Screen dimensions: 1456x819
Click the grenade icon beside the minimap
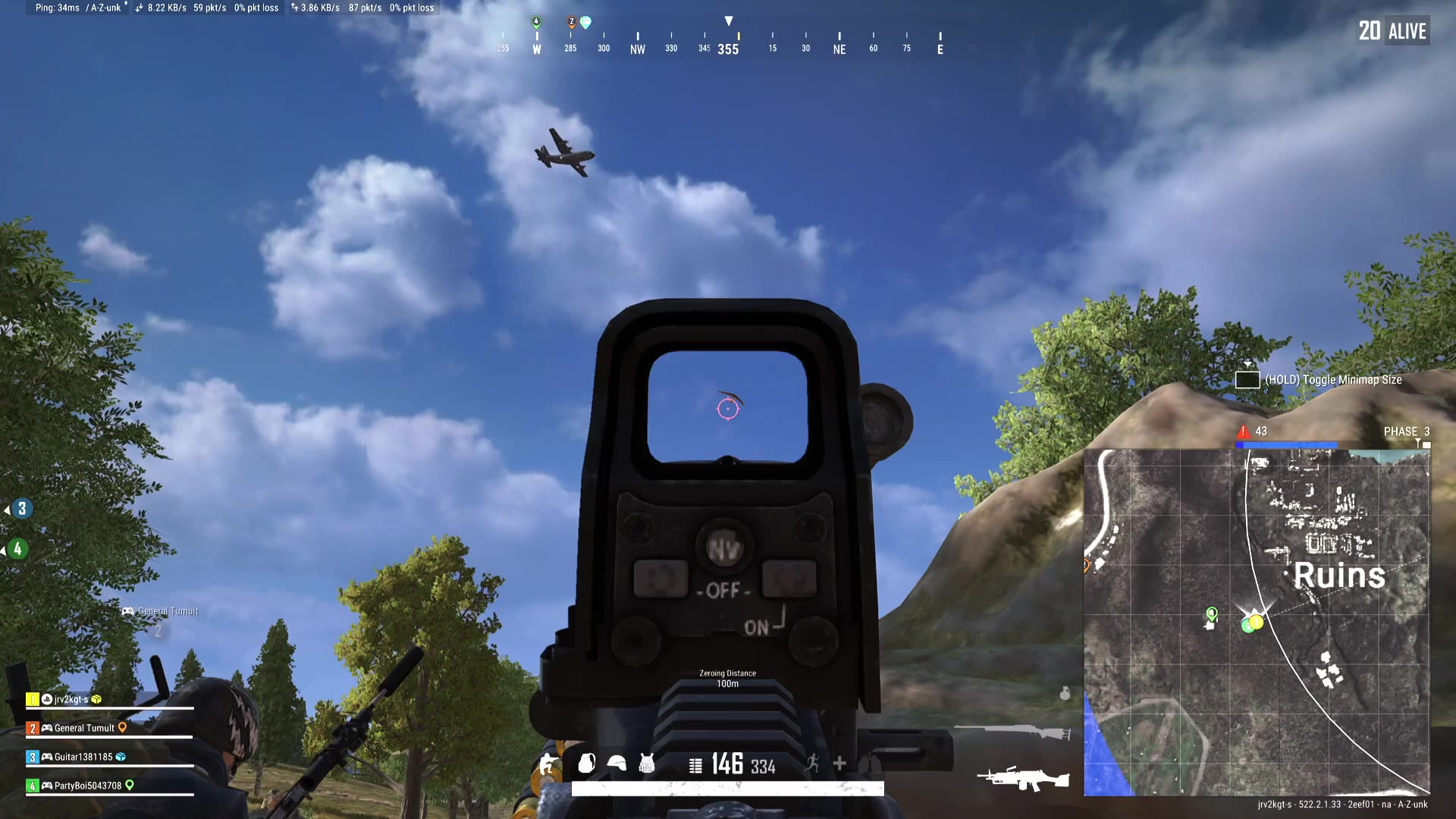1065,692
